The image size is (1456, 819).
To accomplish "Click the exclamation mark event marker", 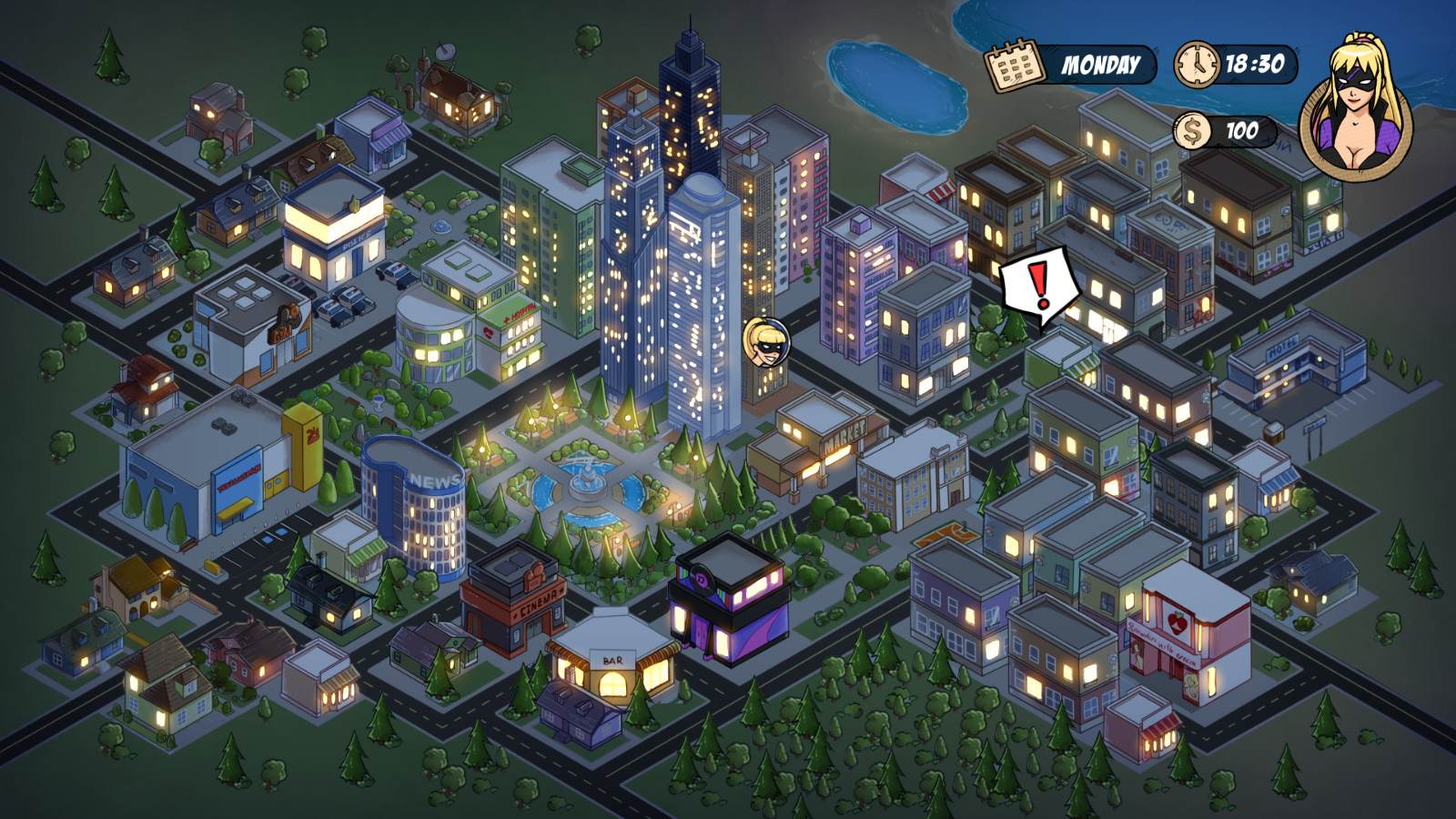I will pyautogui.click(x=1039, y=284).
